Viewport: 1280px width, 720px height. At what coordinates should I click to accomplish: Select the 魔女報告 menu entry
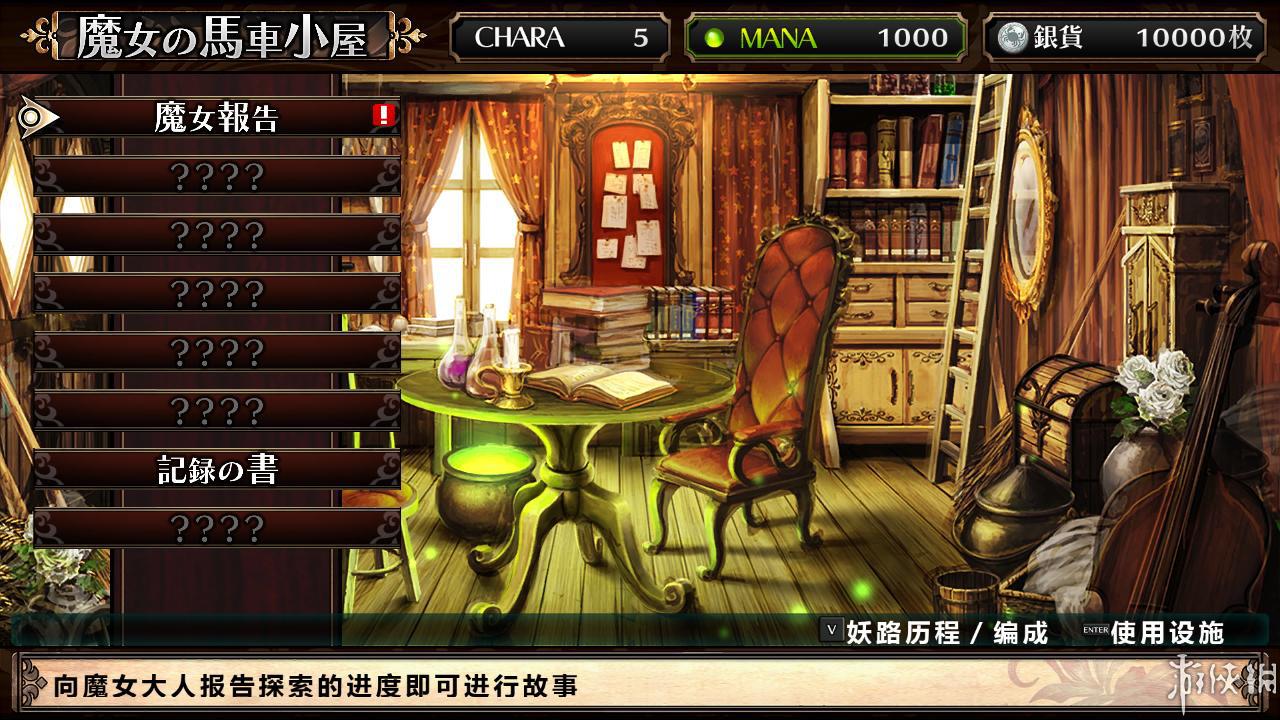click(x=216, y=118)
